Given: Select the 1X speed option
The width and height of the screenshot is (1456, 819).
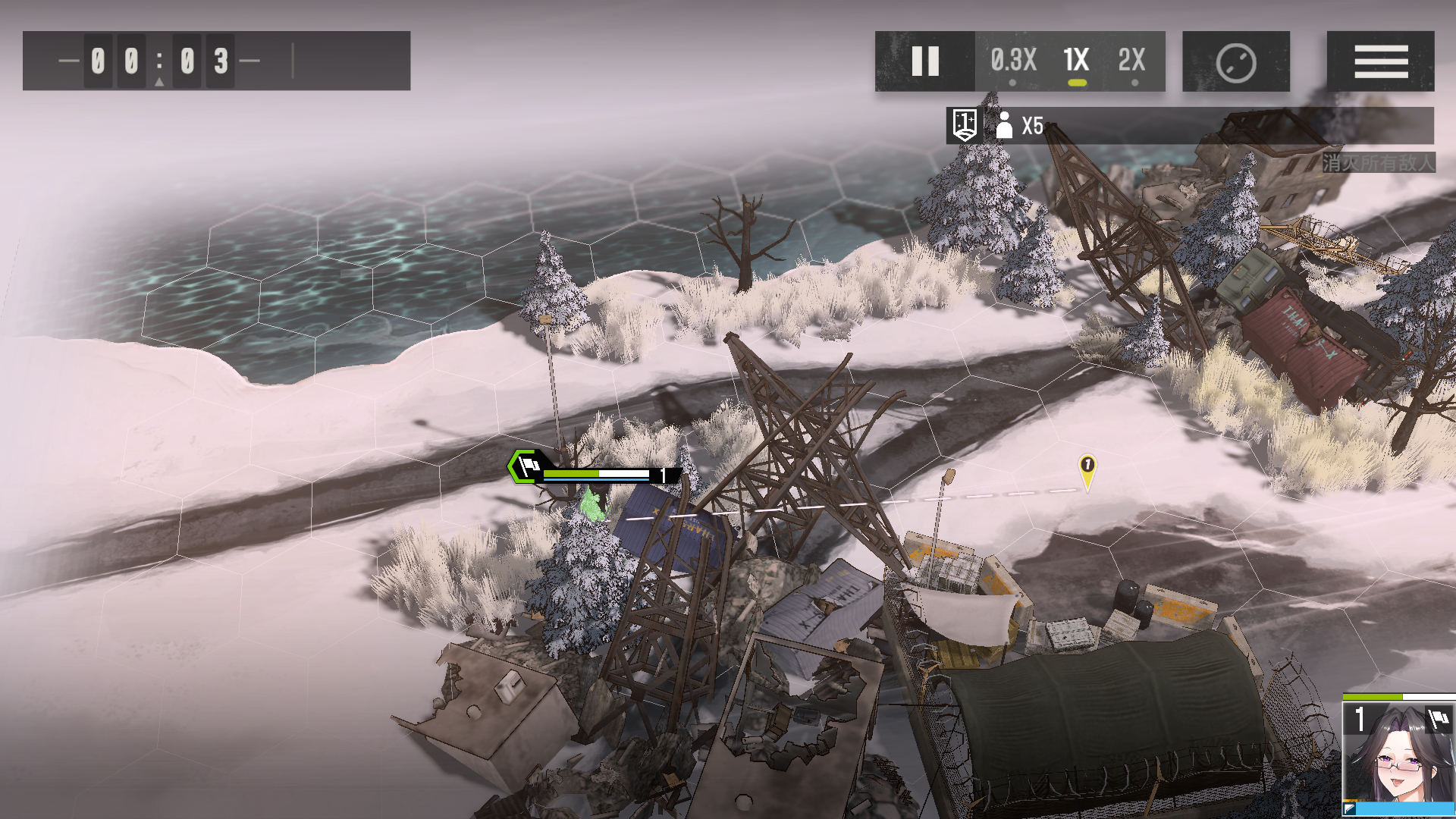Looking at the screenshot, I should (1076, 61).
